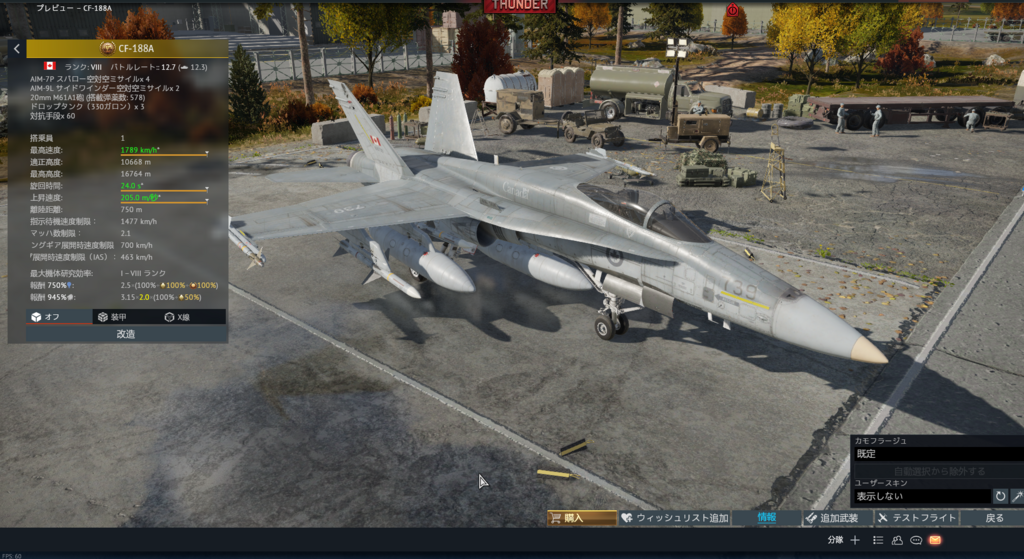The image size is (1024, 559).
Task: Open the ユーザースキン user skin dropdown
Action: point(920,496)
